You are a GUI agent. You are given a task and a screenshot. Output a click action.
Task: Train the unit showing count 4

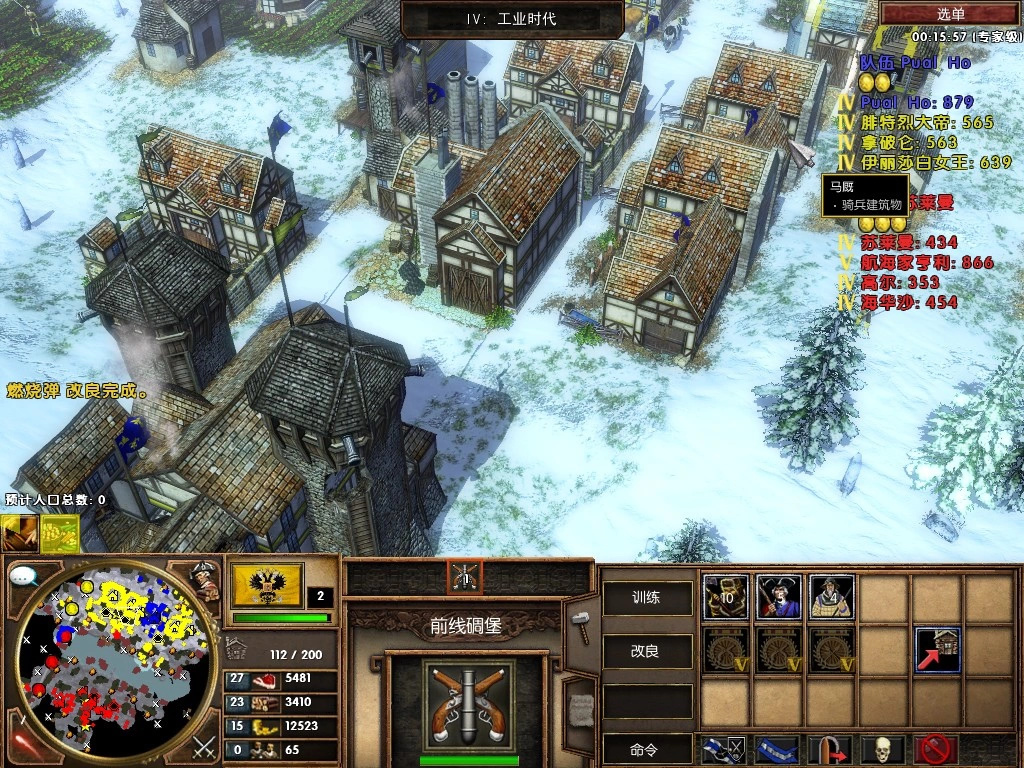click(x=831, y=597)
